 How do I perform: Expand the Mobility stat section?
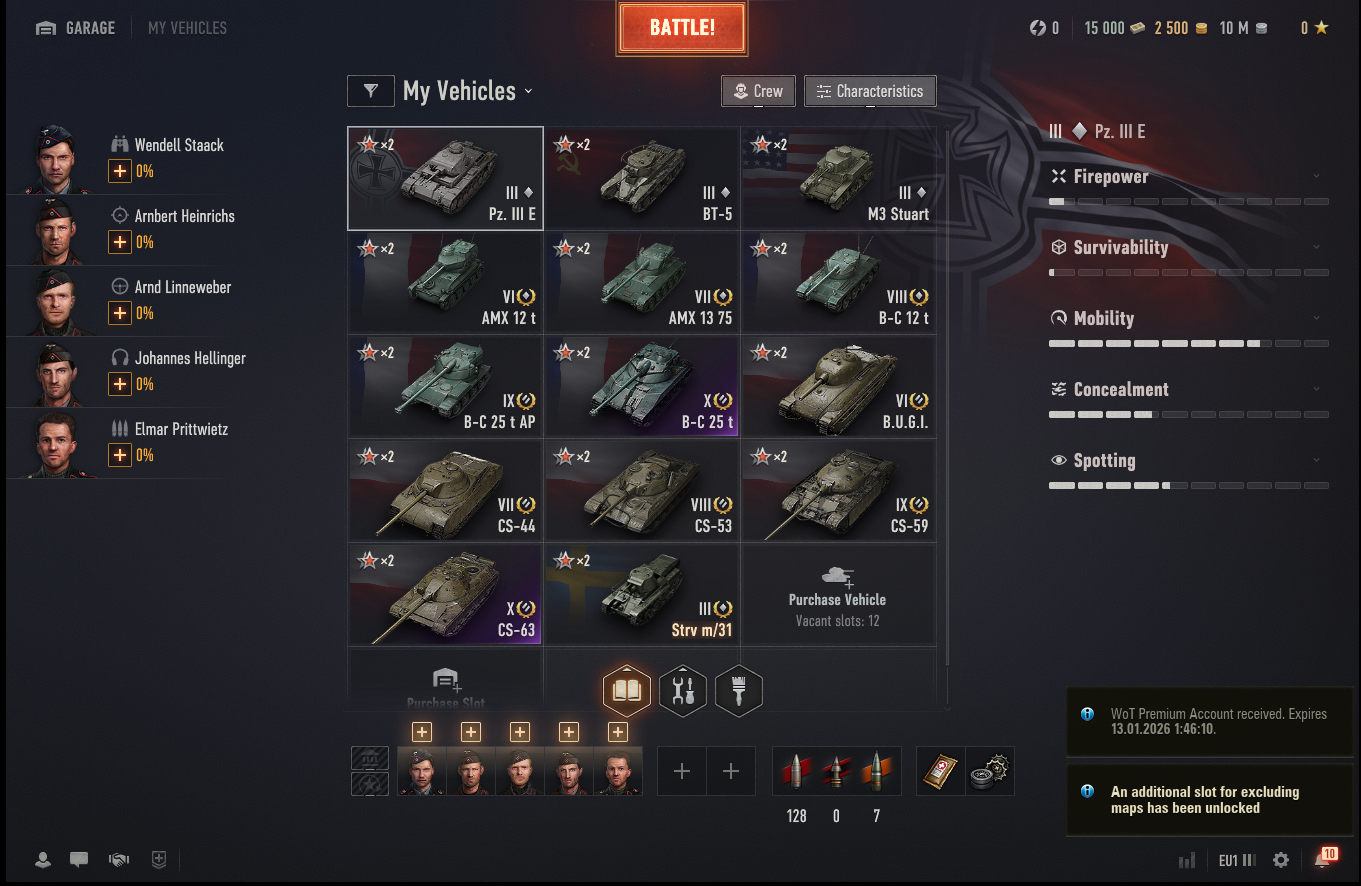tap(1189, 319)
